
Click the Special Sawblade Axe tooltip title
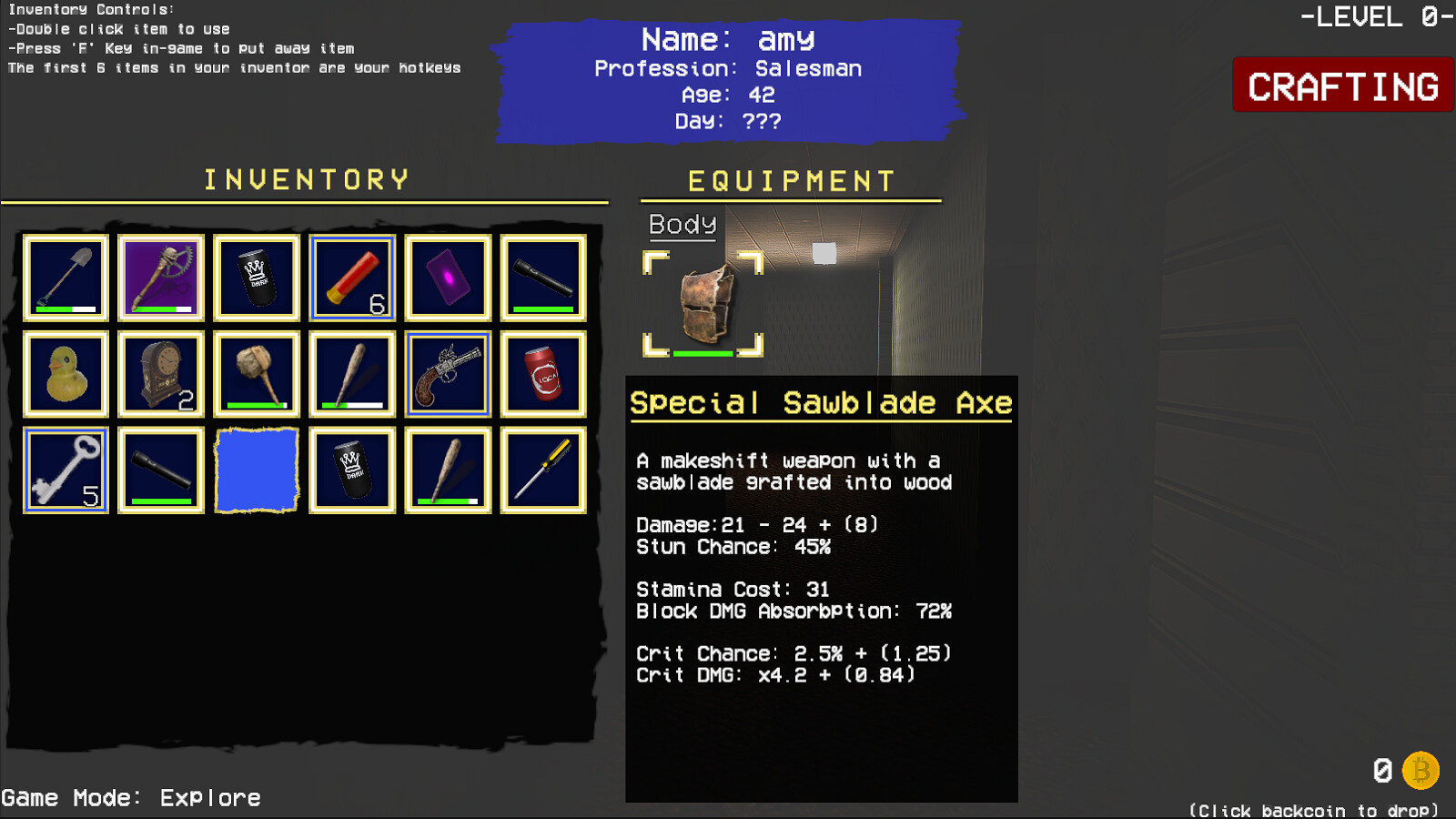point(820,403)
